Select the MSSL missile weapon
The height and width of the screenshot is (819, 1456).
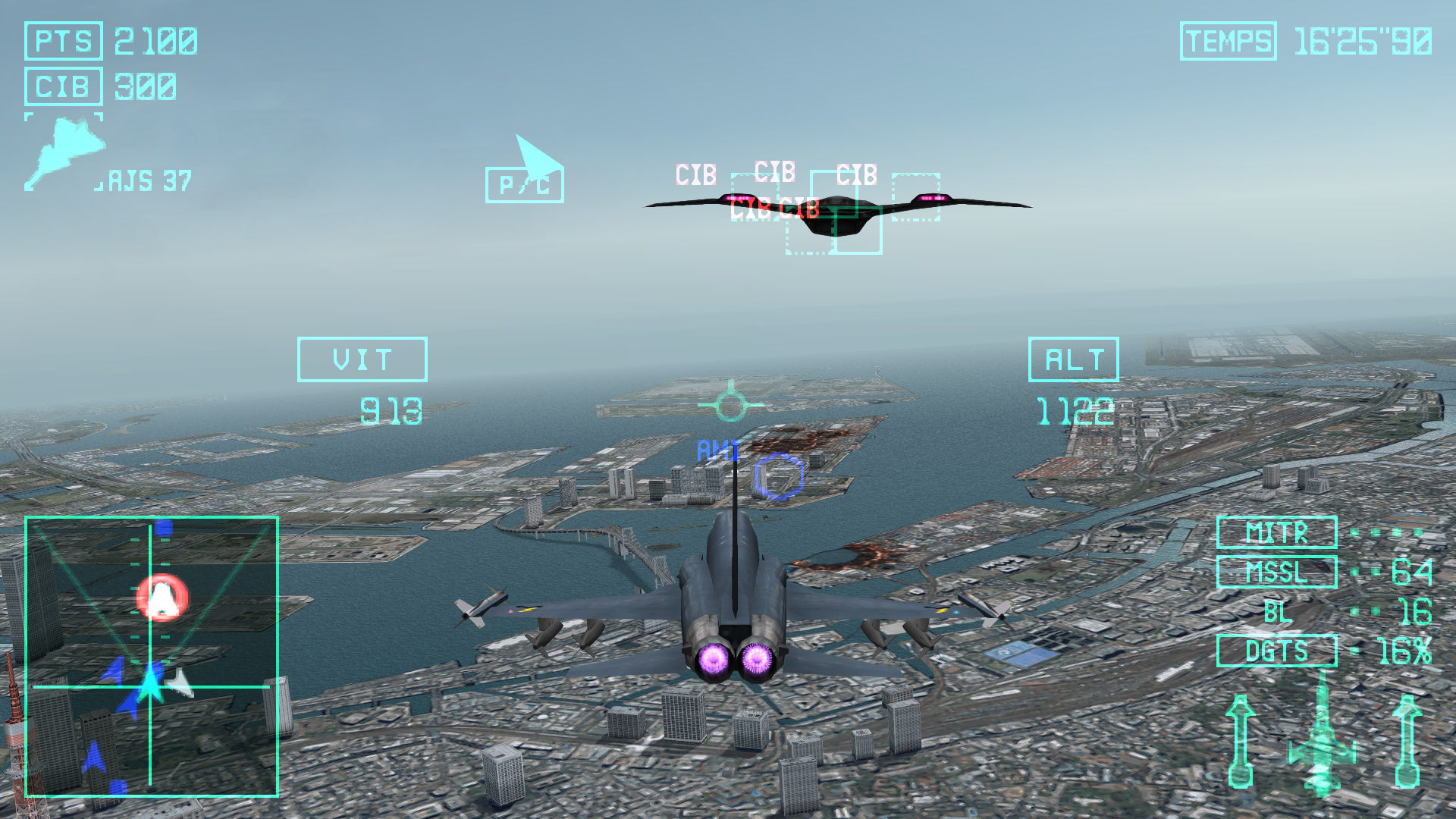click(1276, 573)
